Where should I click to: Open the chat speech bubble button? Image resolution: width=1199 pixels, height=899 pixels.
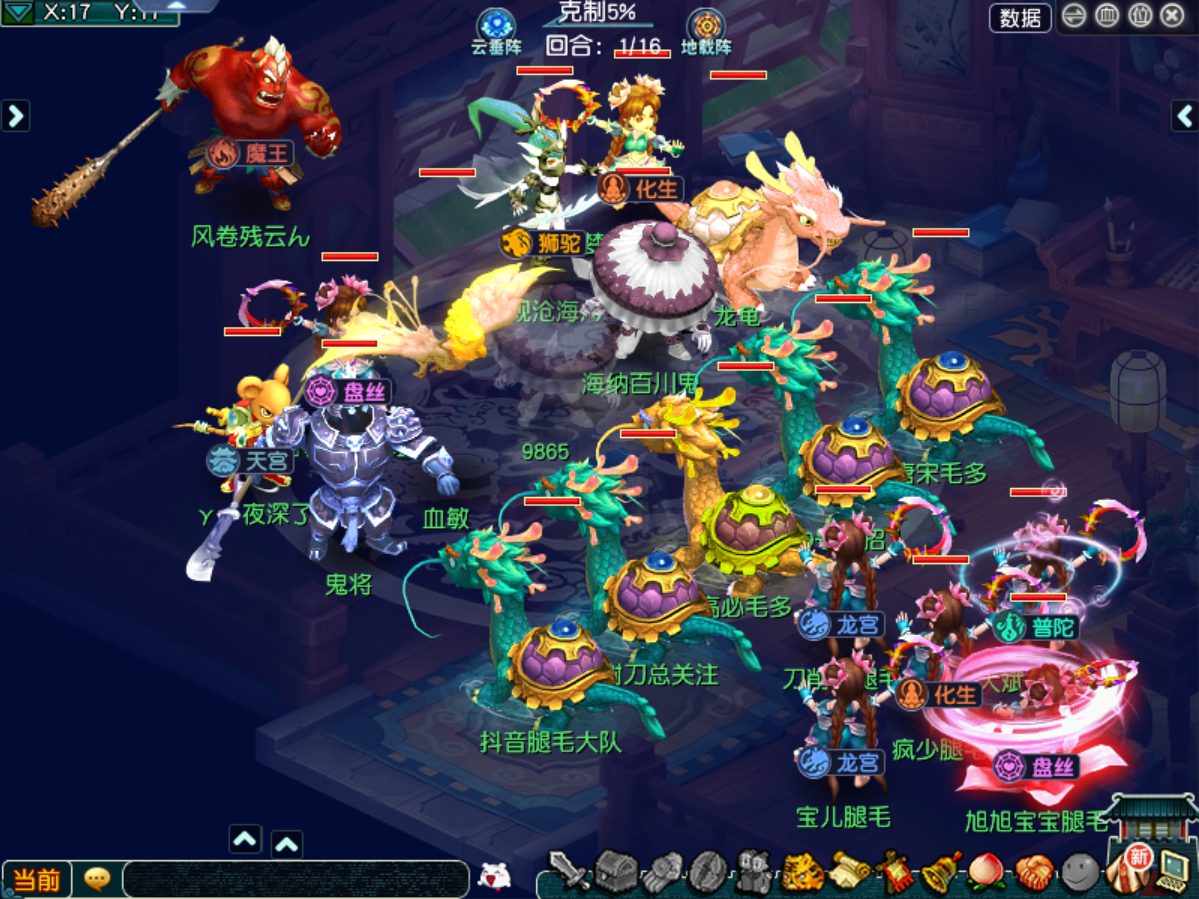[x=97, y=879]
